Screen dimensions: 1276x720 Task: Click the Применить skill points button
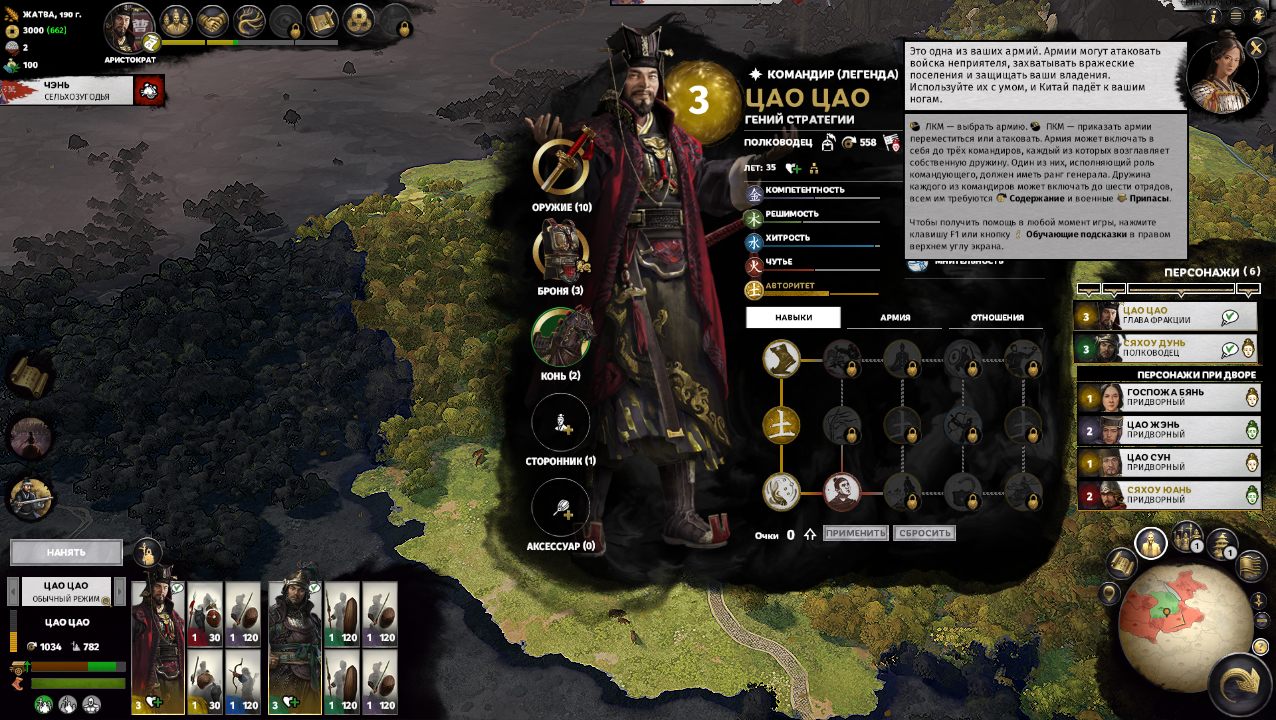[856, 533]
